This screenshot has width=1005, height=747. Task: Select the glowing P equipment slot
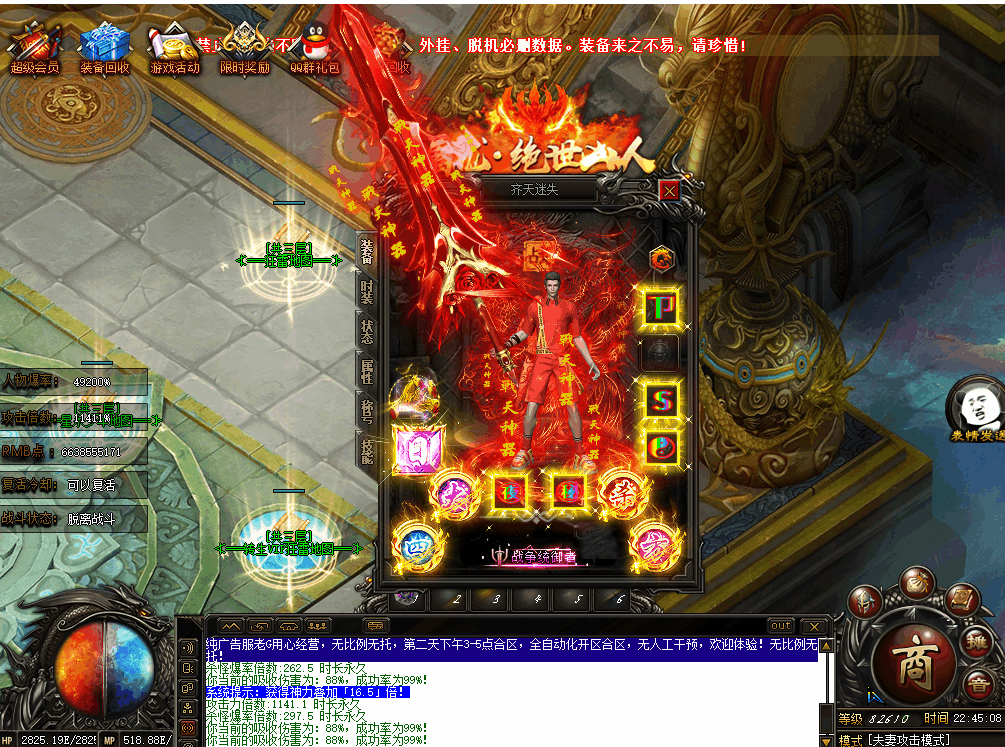tap(660, 307)
